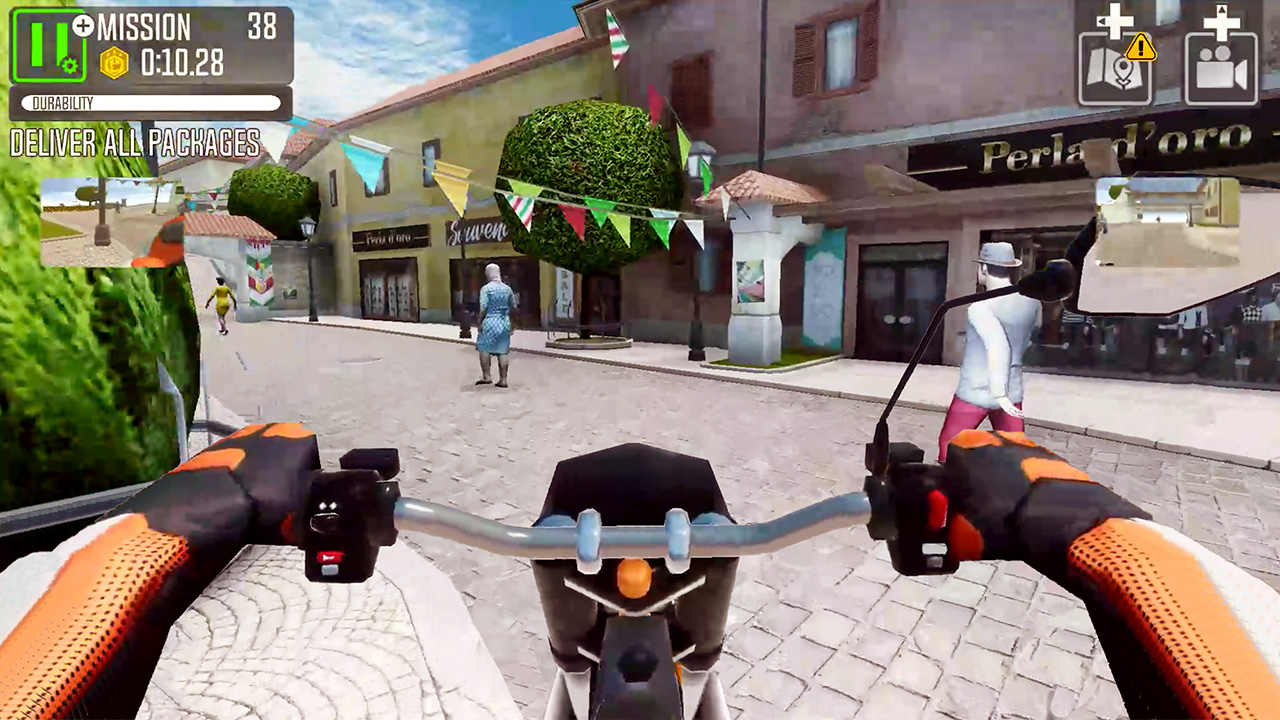Collapse the durability bar panel

148,101
